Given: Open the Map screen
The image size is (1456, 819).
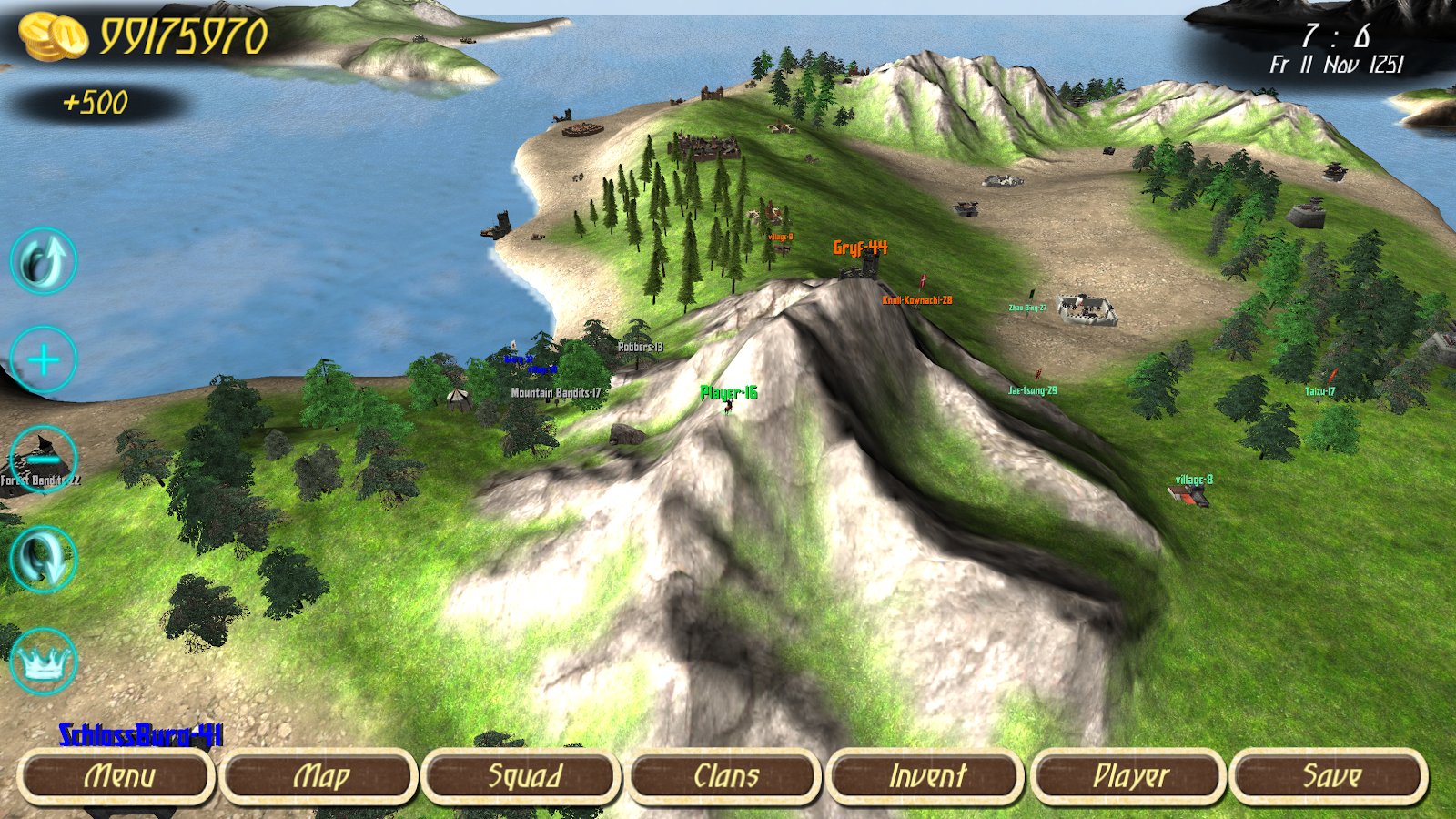Looking at the screenshot, I should tap(319, 777).
